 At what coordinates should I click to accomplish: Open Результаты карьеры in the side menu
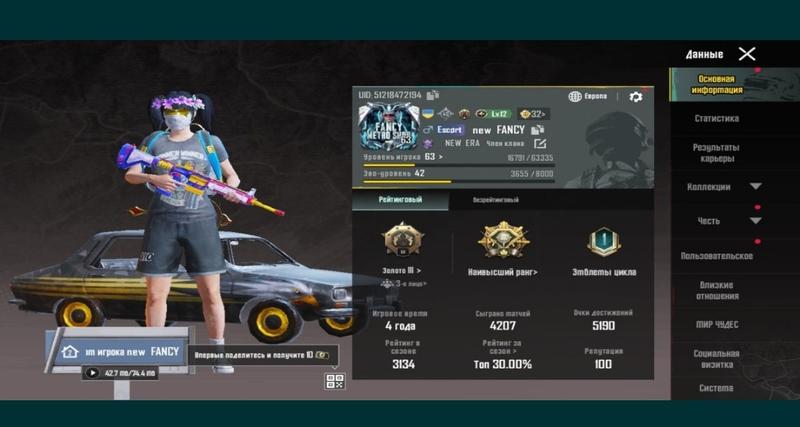pos(717,153)
